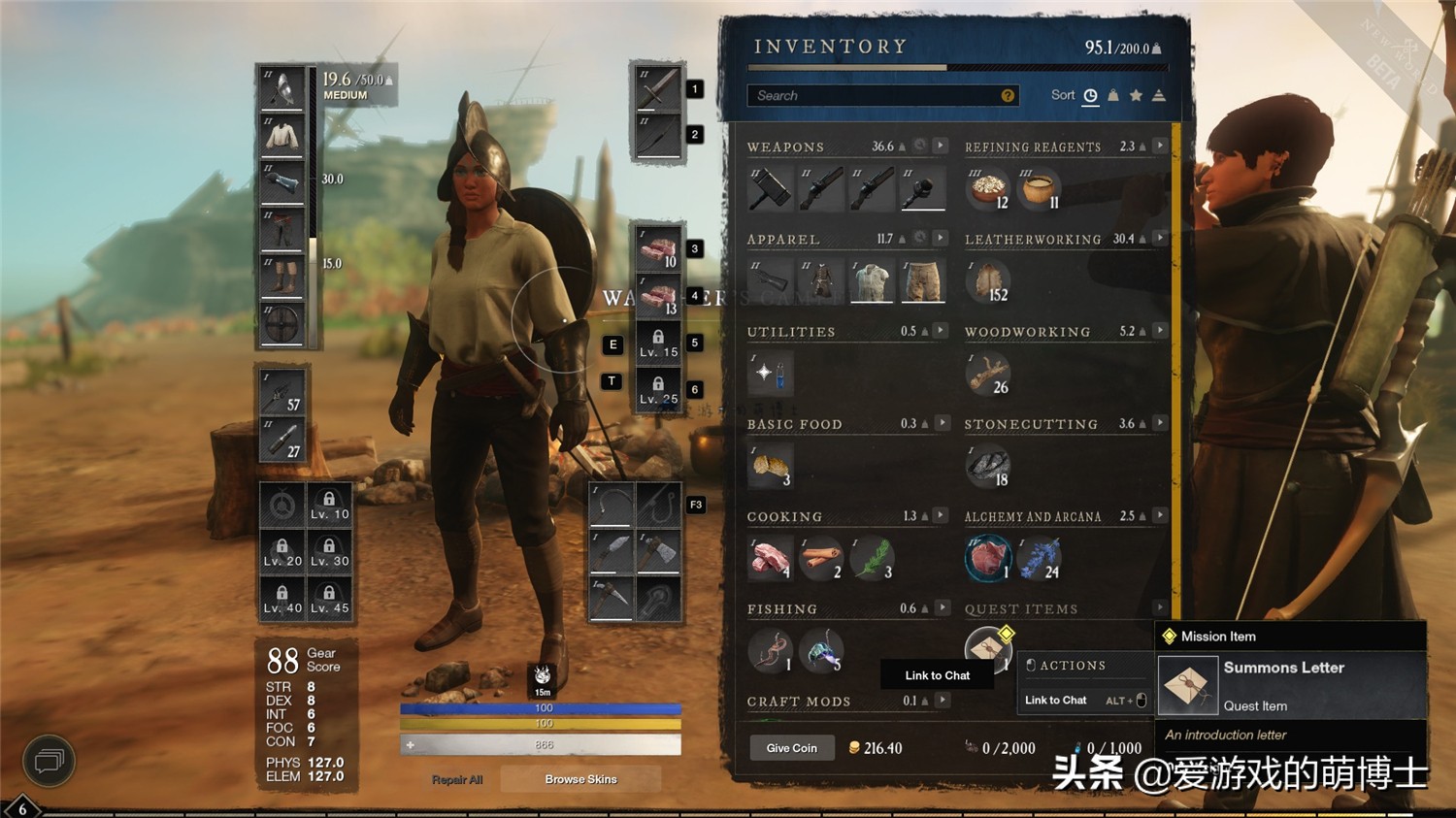
Task: Sort inventory by the clock icon
Action: pyautogui.click(x=1090, y=95)
